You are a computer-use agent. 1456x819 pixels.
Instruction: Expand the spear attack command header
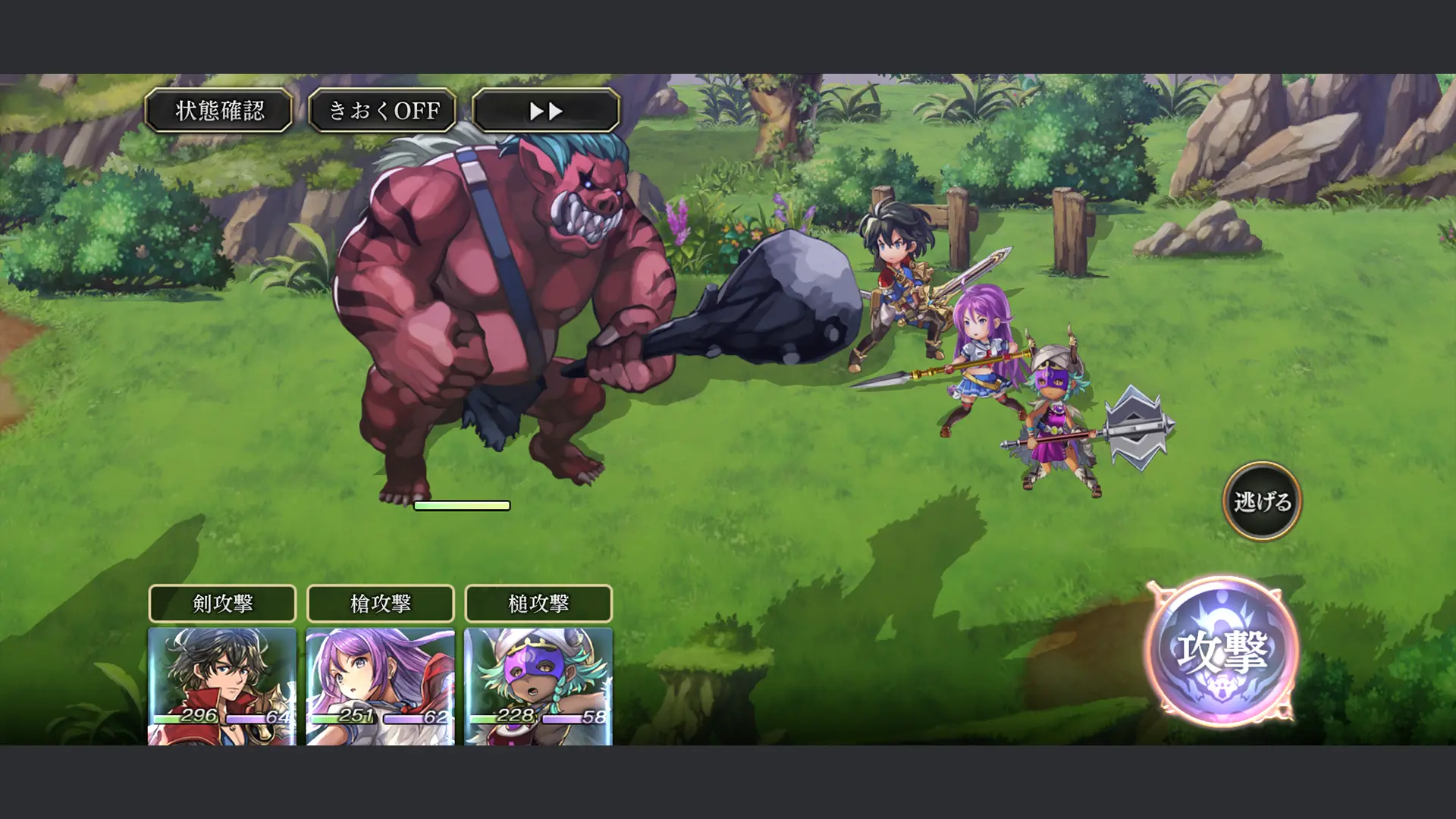pos(379,604)
